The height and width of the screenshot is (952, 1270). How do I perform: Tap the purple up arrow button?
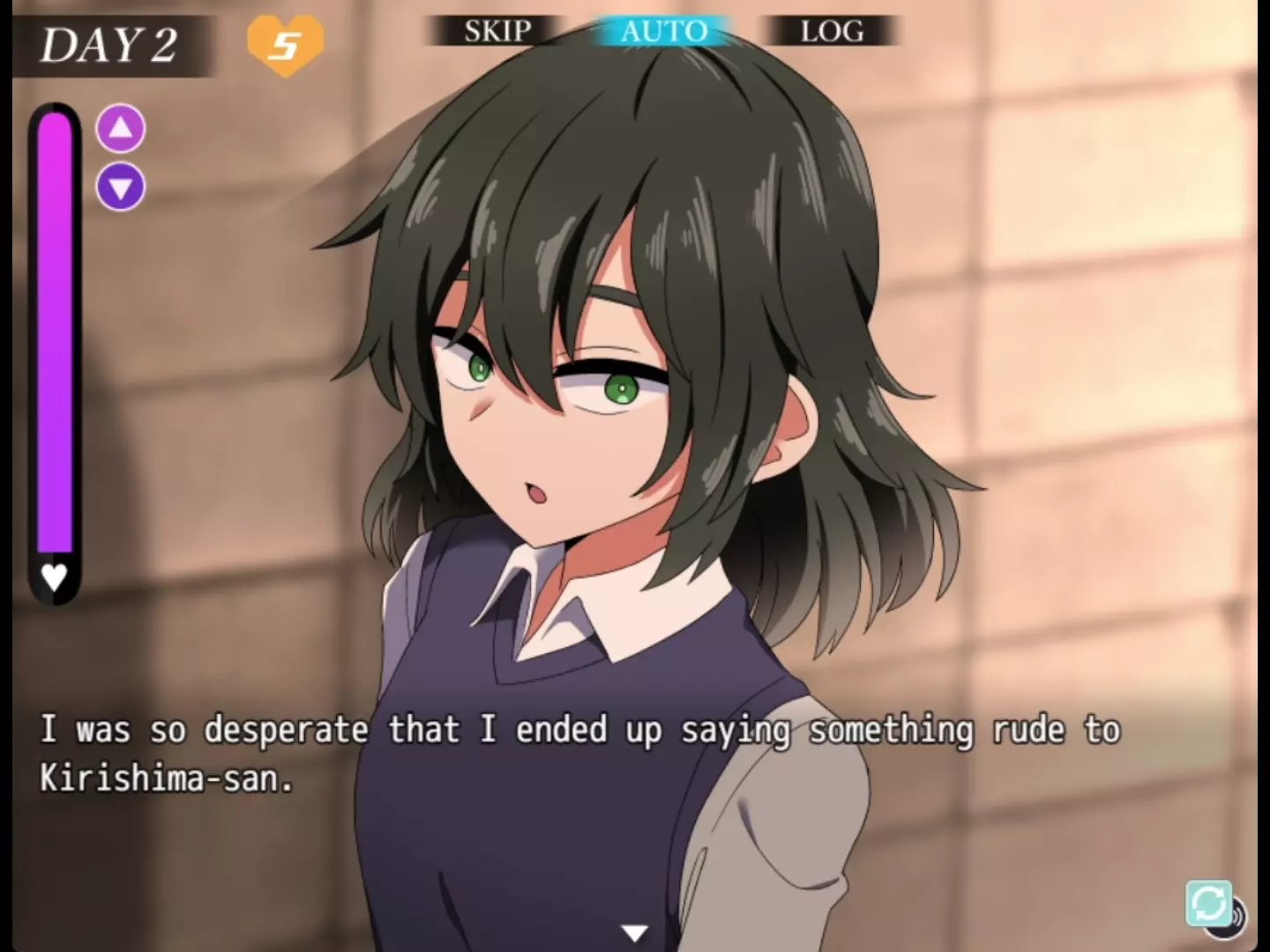(121, 129)
